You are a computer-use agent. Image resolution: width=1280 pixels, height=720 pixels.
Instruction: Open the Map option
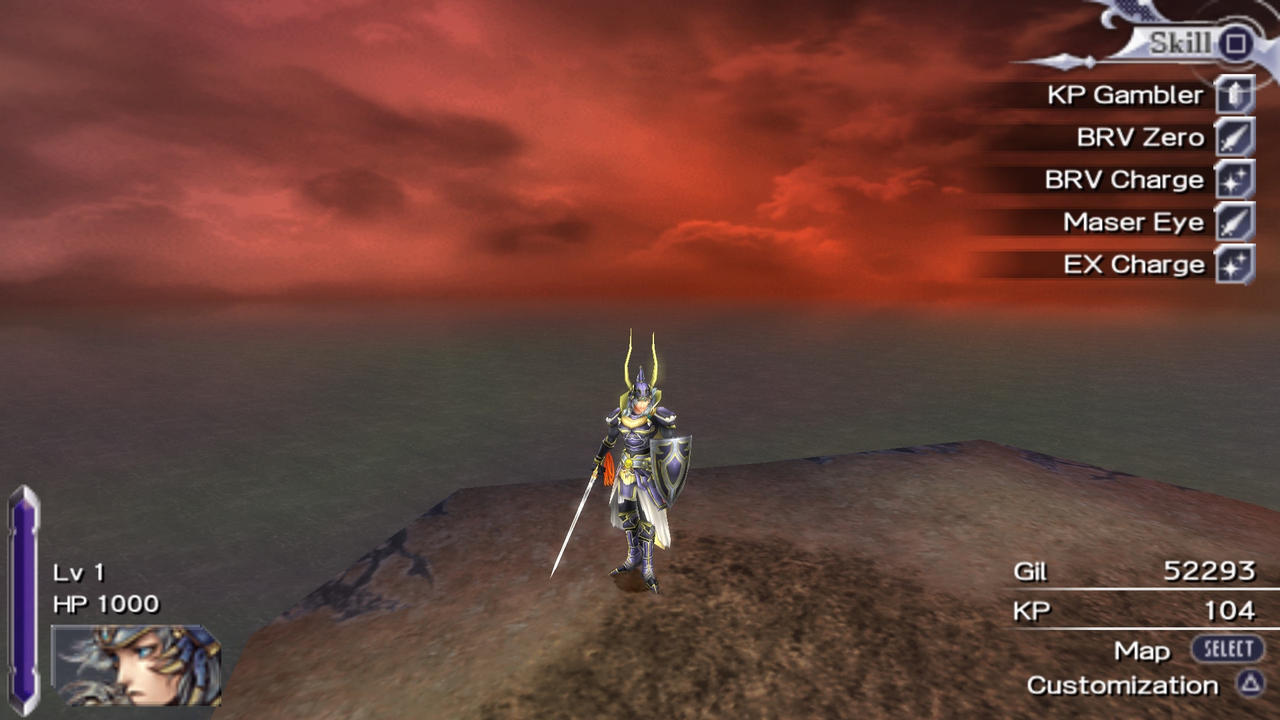tap(1142, 649)
